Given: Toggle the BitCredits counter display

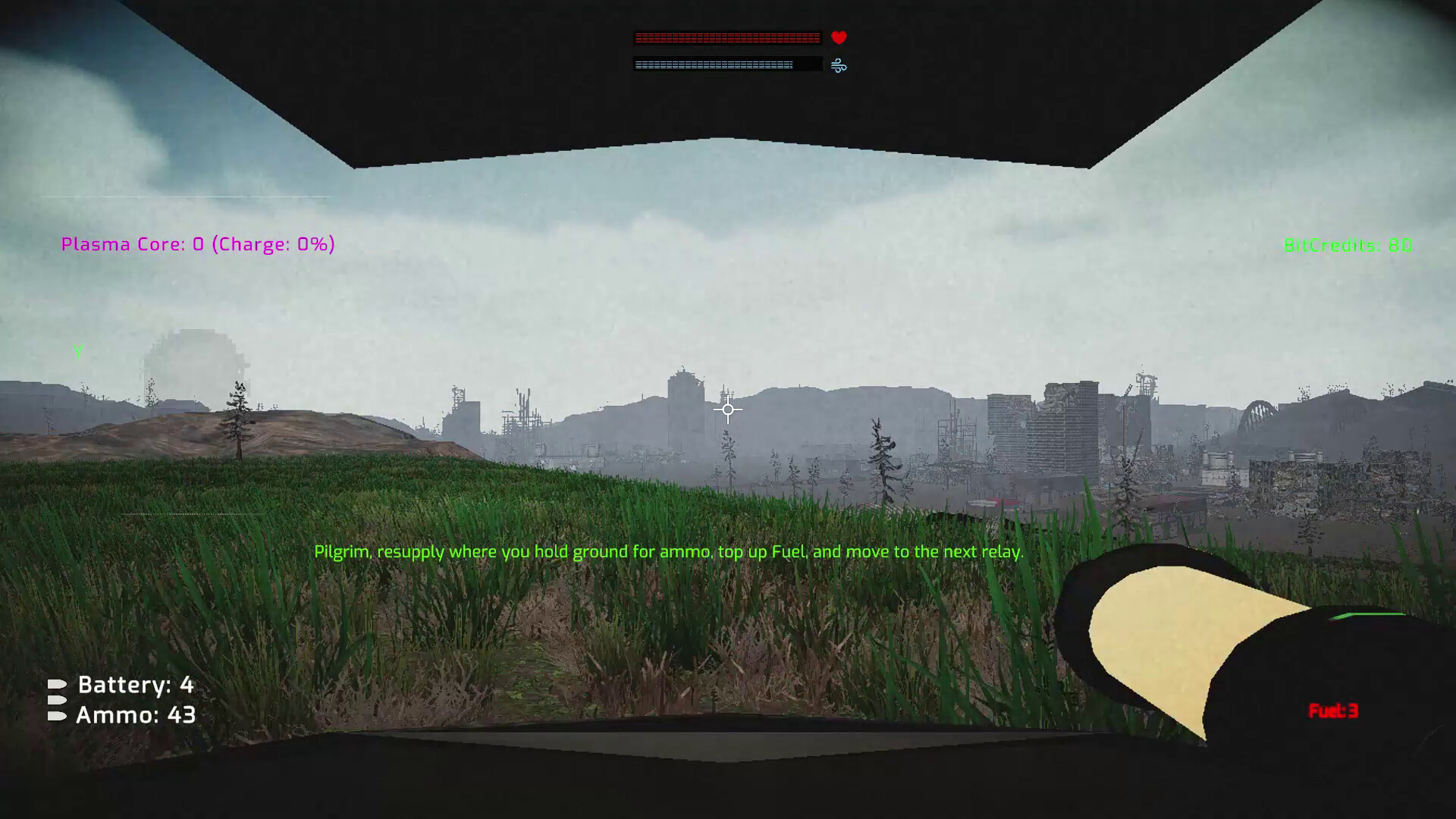Looking at the screenshot, I should [1347, 245].
